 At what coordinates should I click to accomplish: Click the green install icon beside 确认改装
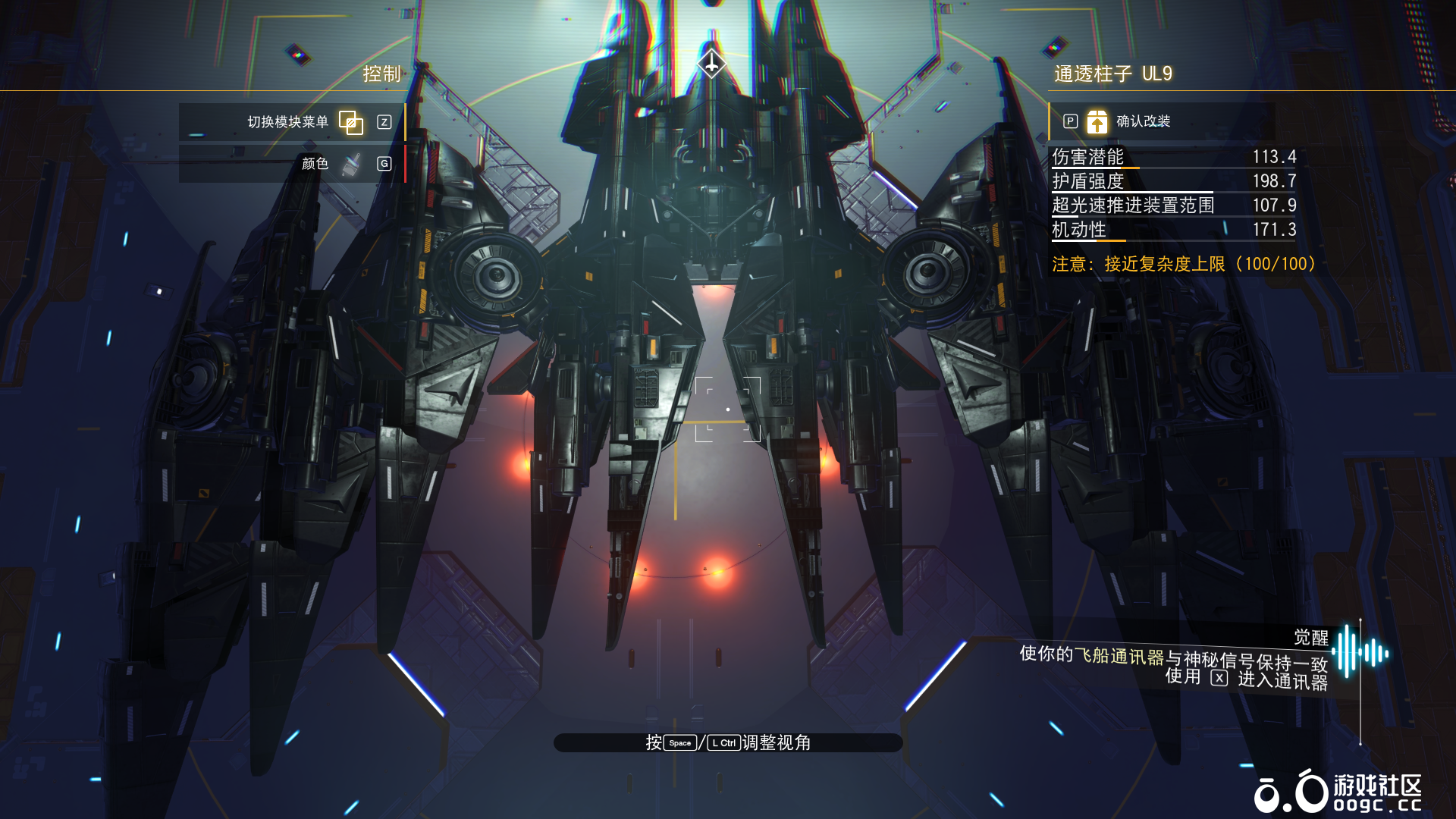(1097, 121)
